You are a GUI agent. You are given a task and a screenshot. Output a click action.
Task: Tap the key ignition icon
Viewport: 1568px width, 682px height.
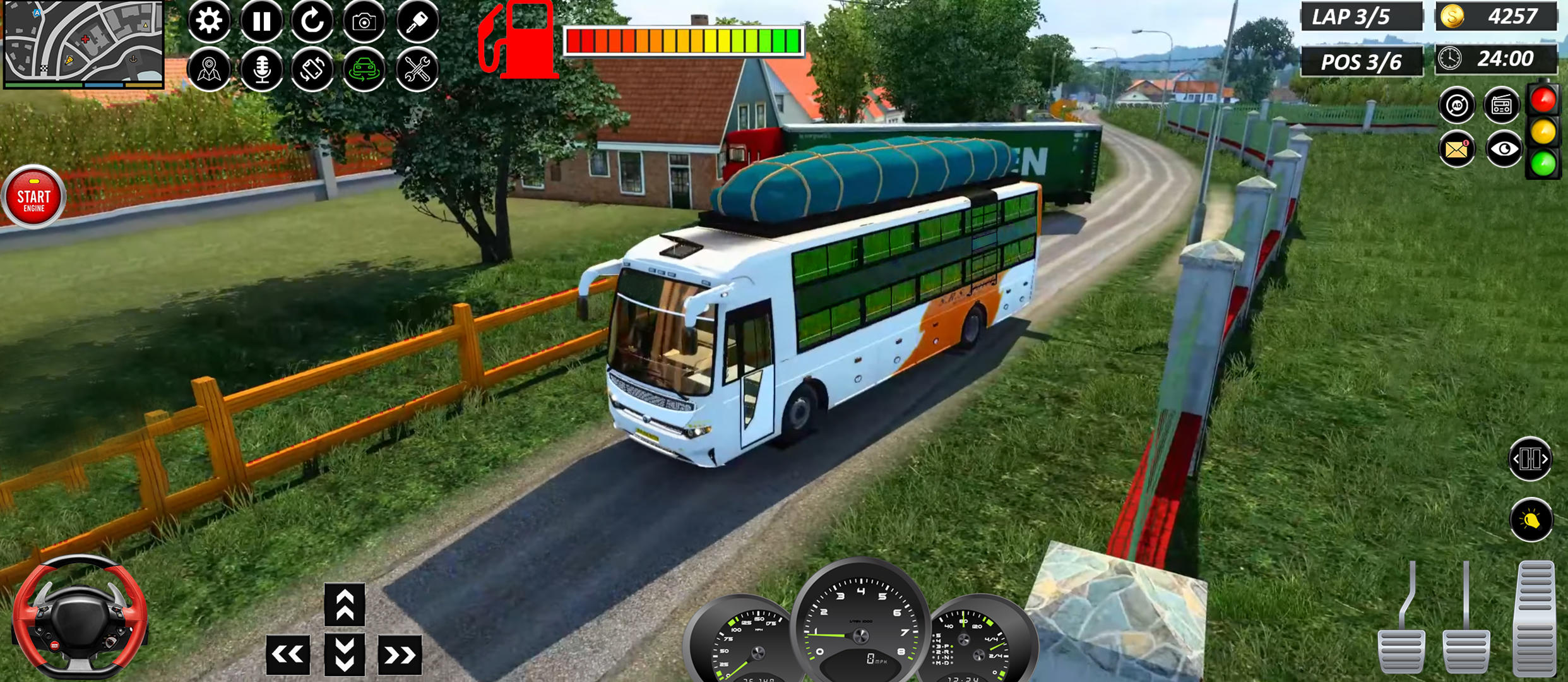[x=419, y=21]
